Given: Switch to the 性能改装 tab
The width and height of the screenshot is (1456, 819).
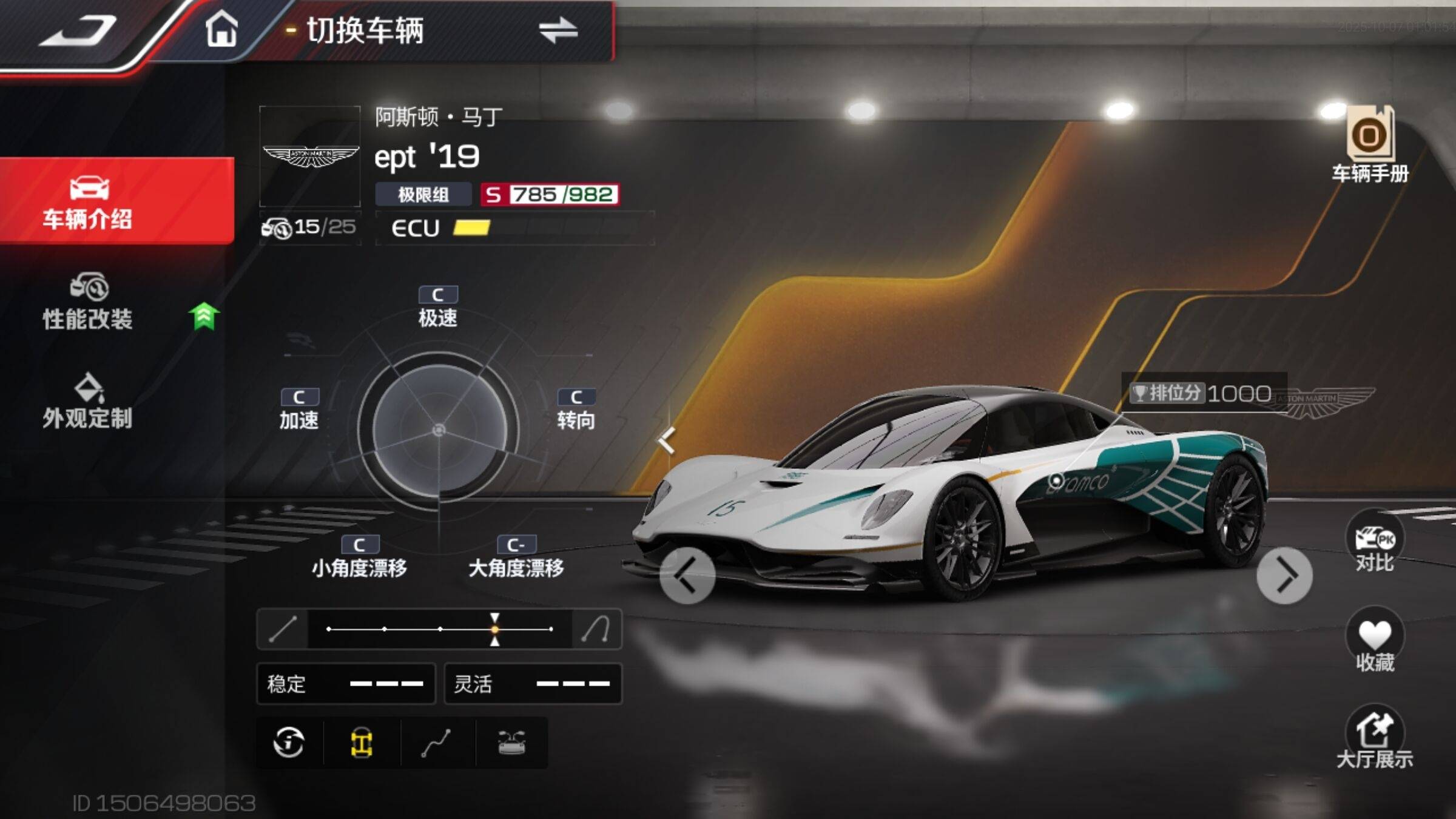Looking at the screenshot, I should (x=89, y=302).
